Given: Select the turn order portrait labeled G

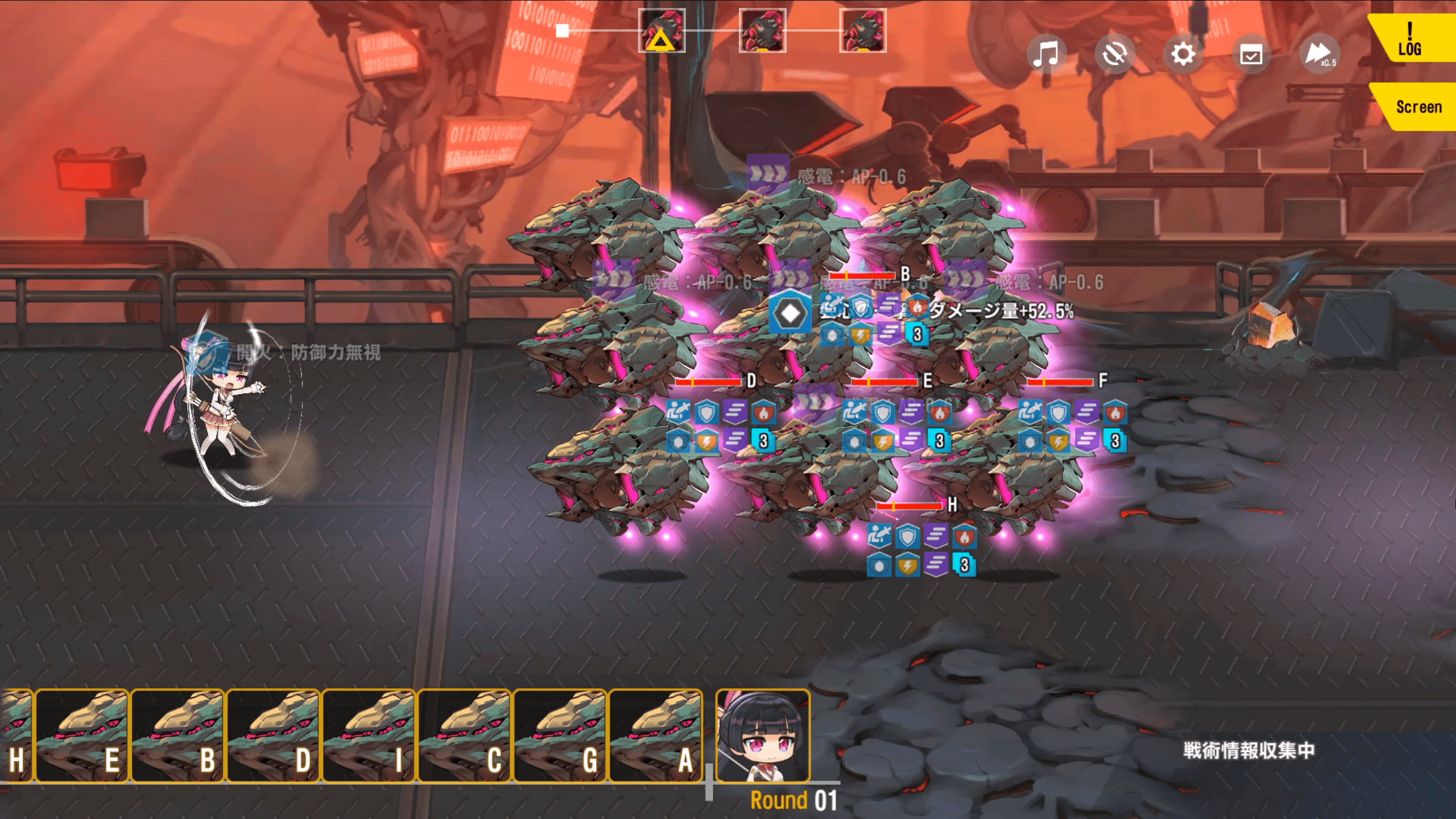Looking at the screenshot, I should point(560,736).
